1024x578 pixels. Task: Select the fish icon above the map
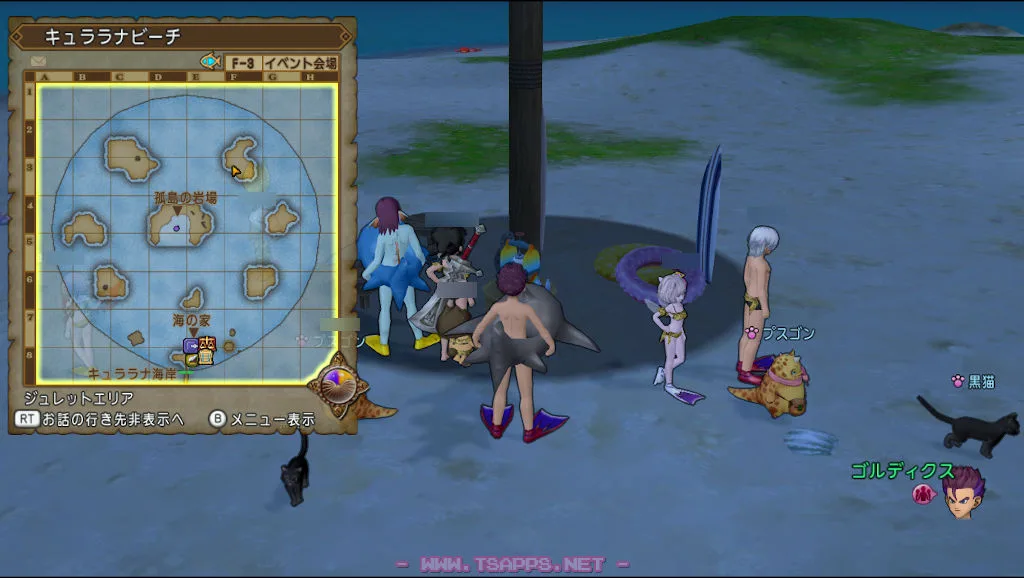click(210, 62)
